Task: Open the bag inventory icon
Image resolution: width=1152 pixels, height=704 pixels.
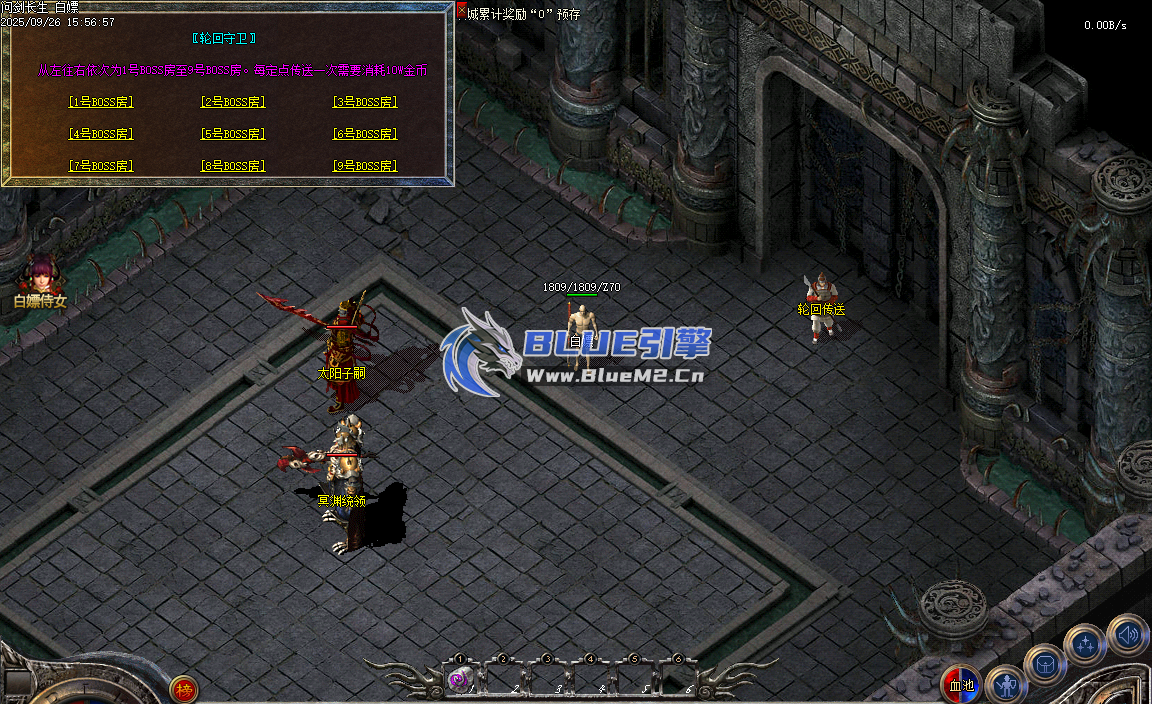Action: point(1045,663)
